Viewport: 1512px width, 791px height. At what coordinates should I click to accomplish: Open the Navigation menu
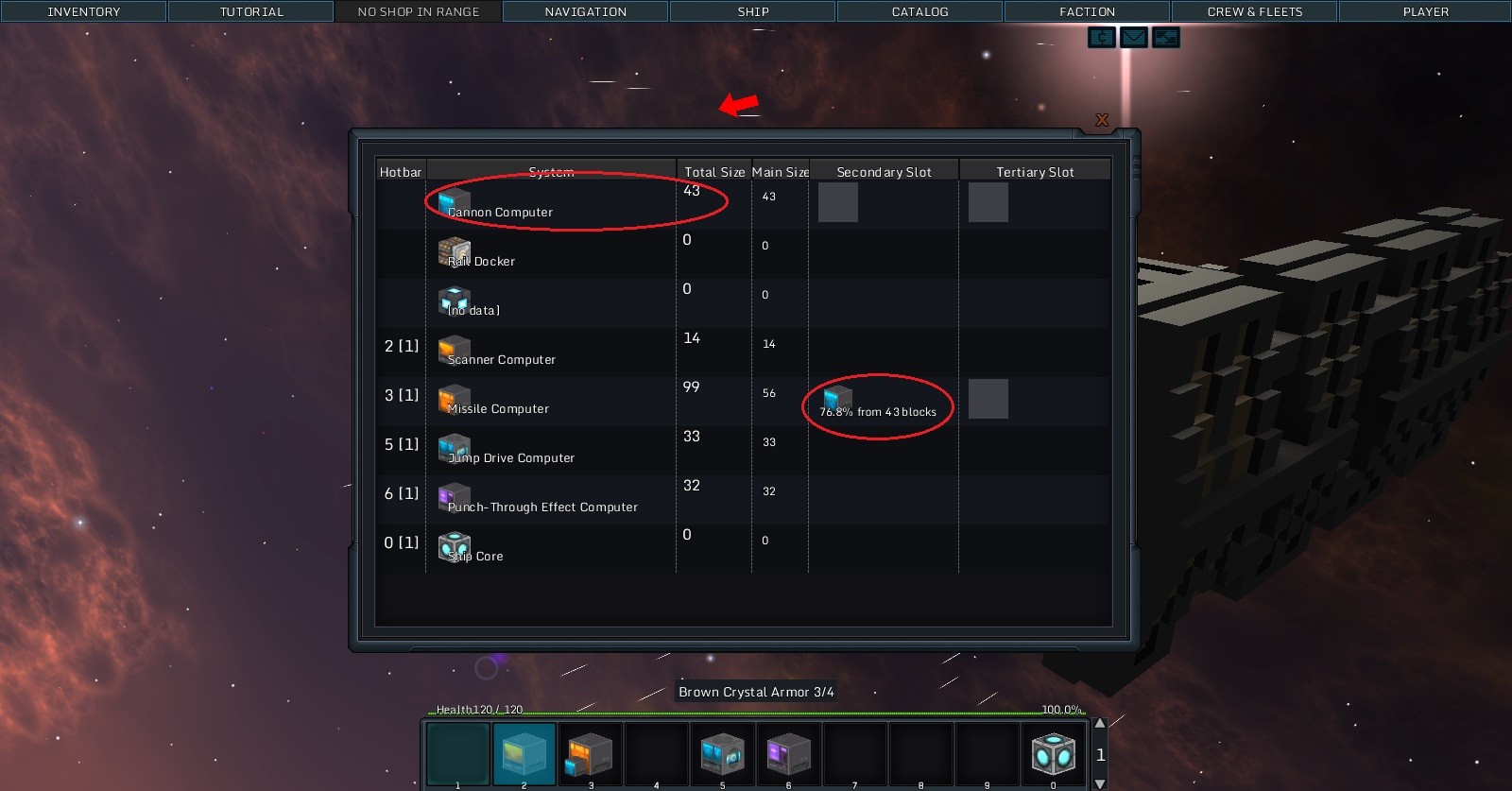coord(586,11)
